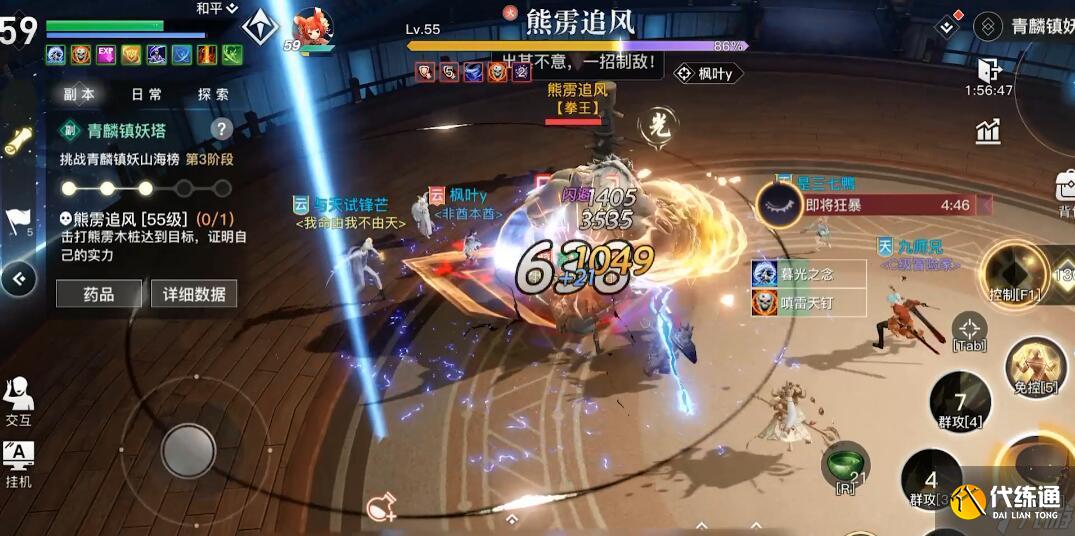Collapse the quest panel with the arrow button
The width and height of the screenshot is (1075, 536).
18,279
